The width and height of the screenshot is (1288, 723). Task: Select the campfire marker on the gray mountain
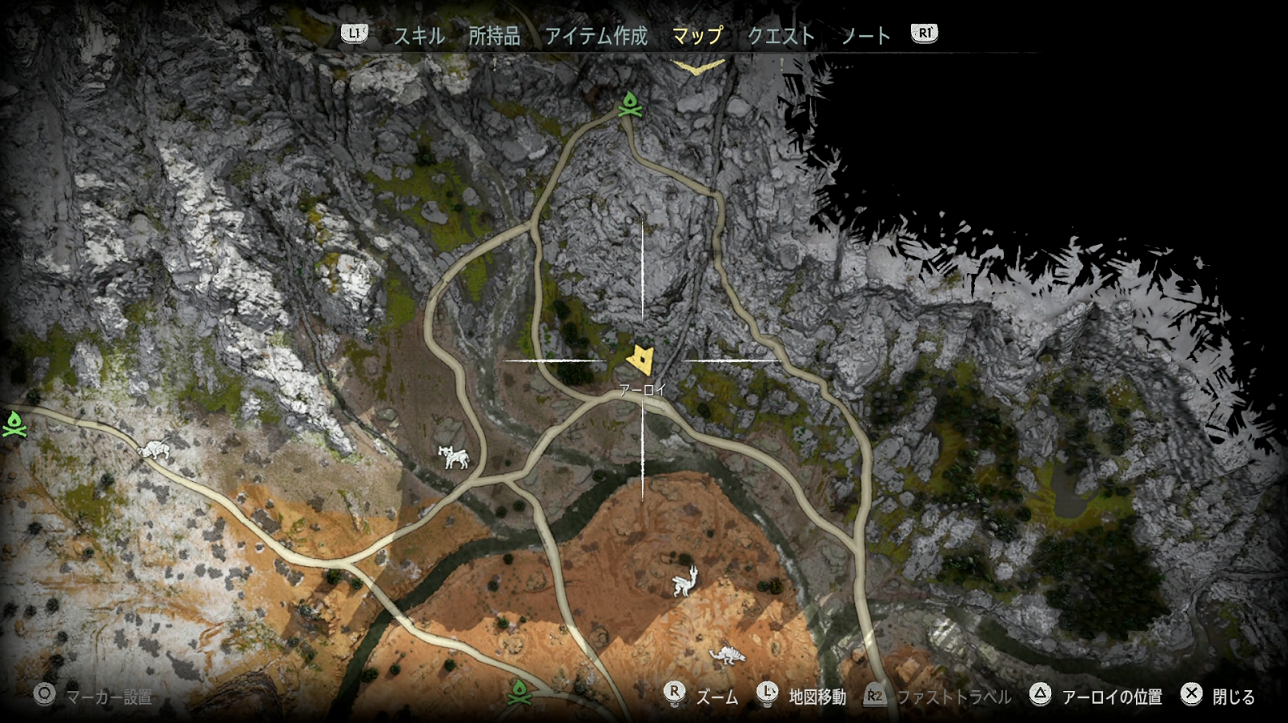point(629,104)
